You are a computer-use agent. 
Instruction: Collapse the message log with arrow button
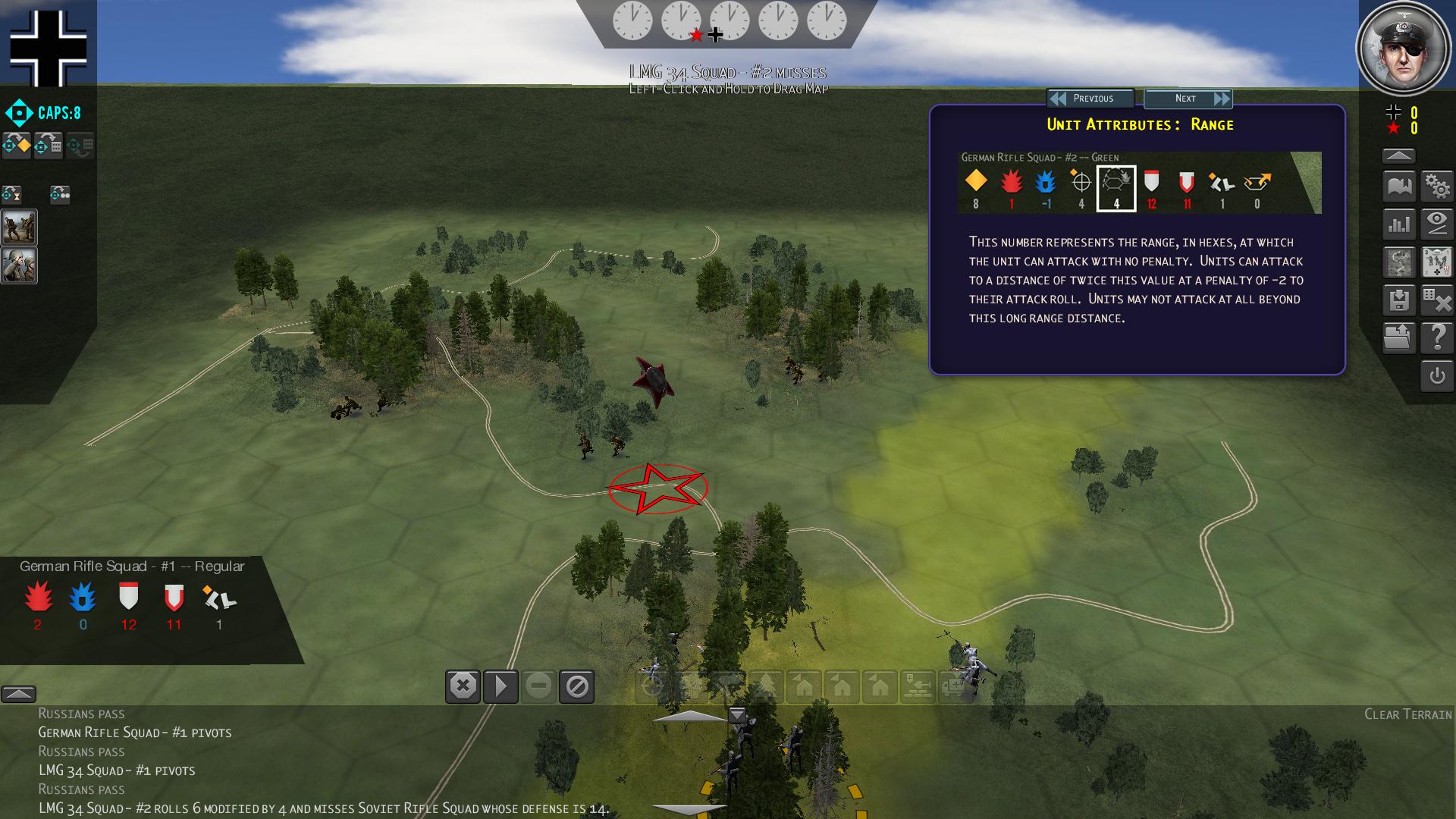pos(18,694)
